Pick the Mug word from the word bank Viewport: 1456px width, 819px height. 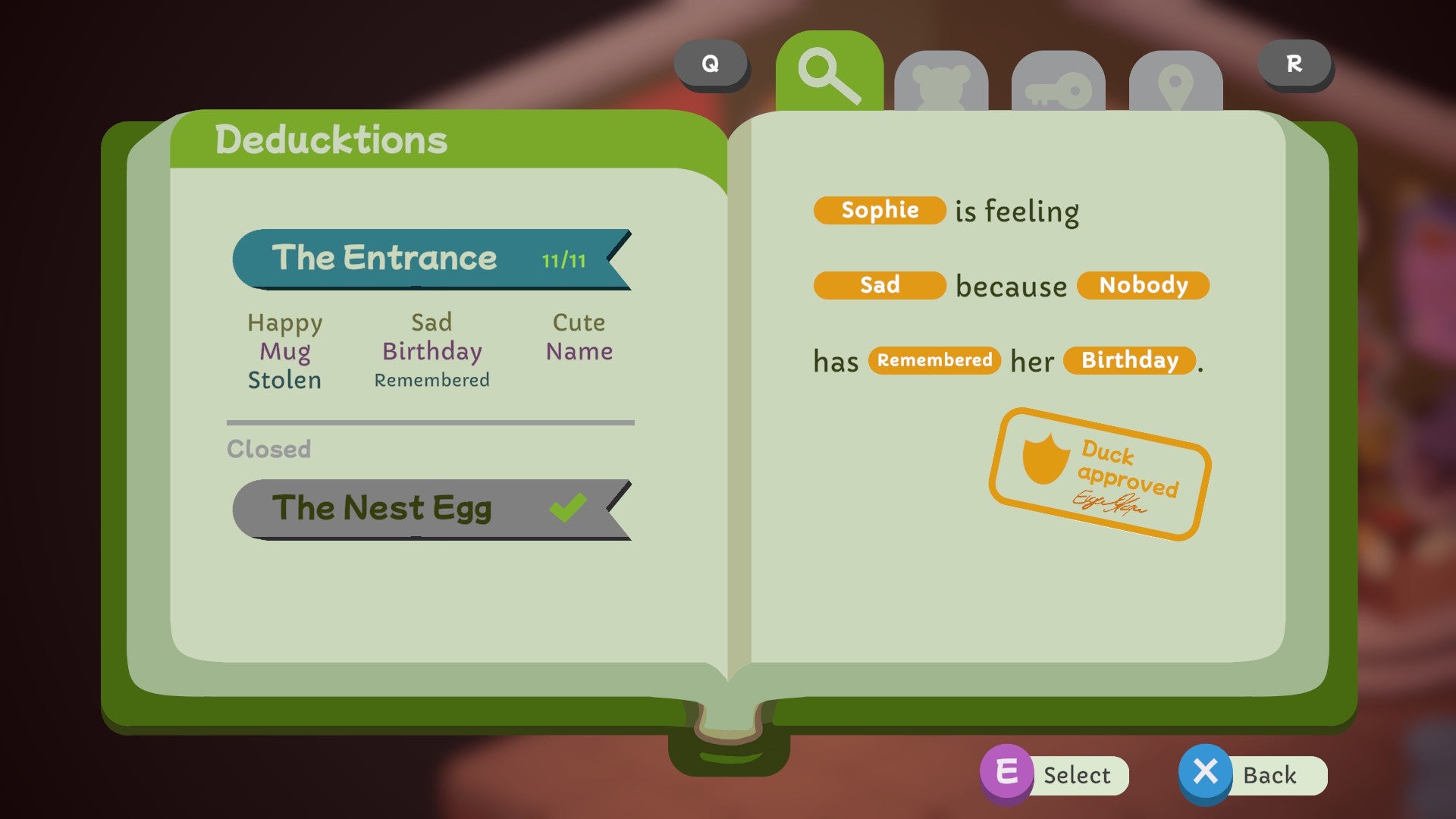coord(284,350)
